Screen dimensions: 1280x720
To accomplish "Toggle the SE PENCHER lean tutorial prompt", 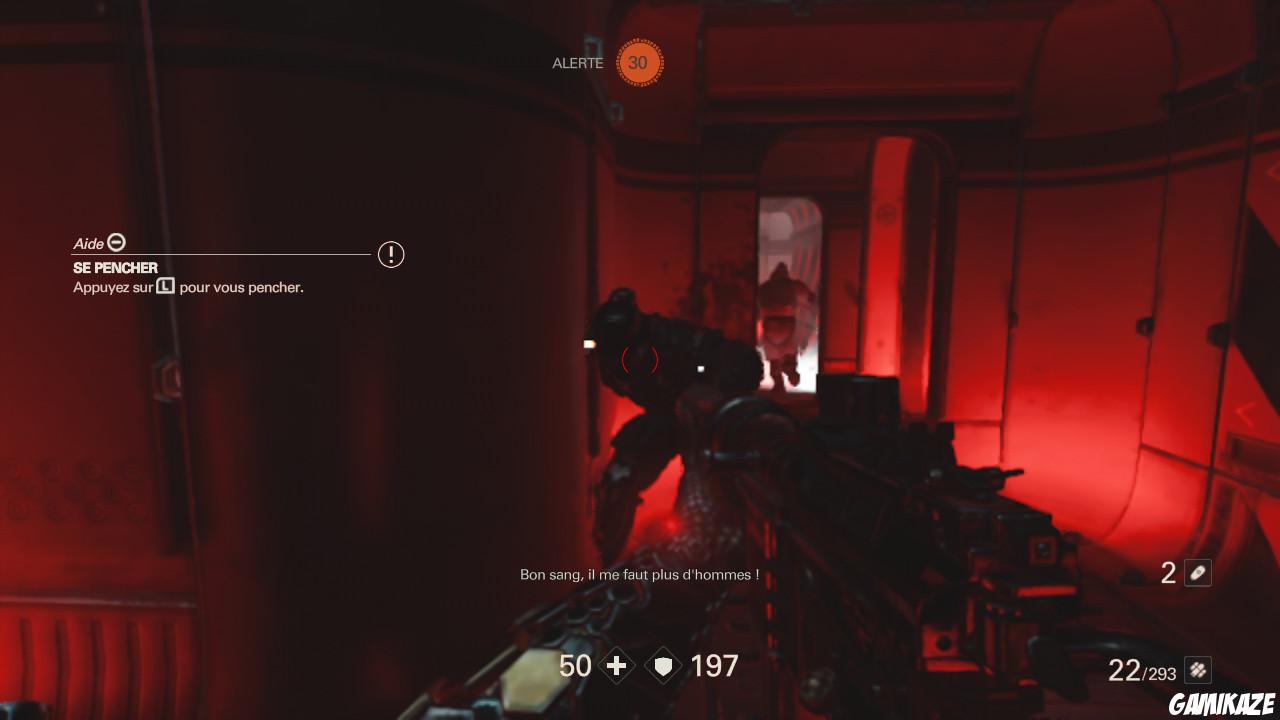I will click(x=114, y=268).
